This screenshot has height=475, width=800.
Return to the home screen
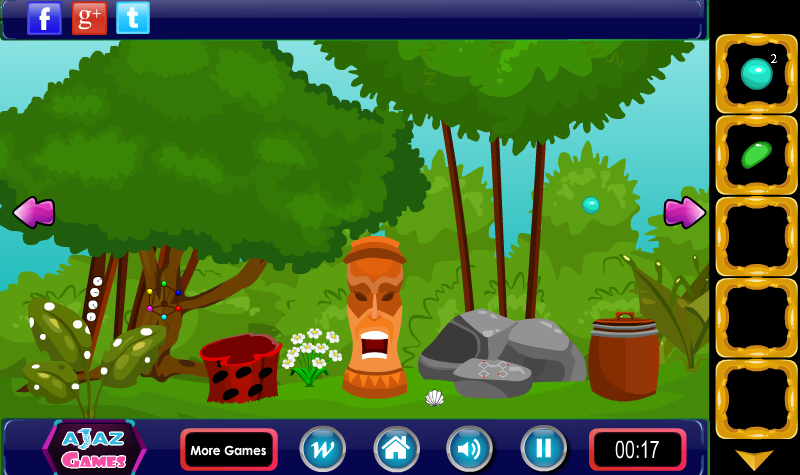point(396,449)
